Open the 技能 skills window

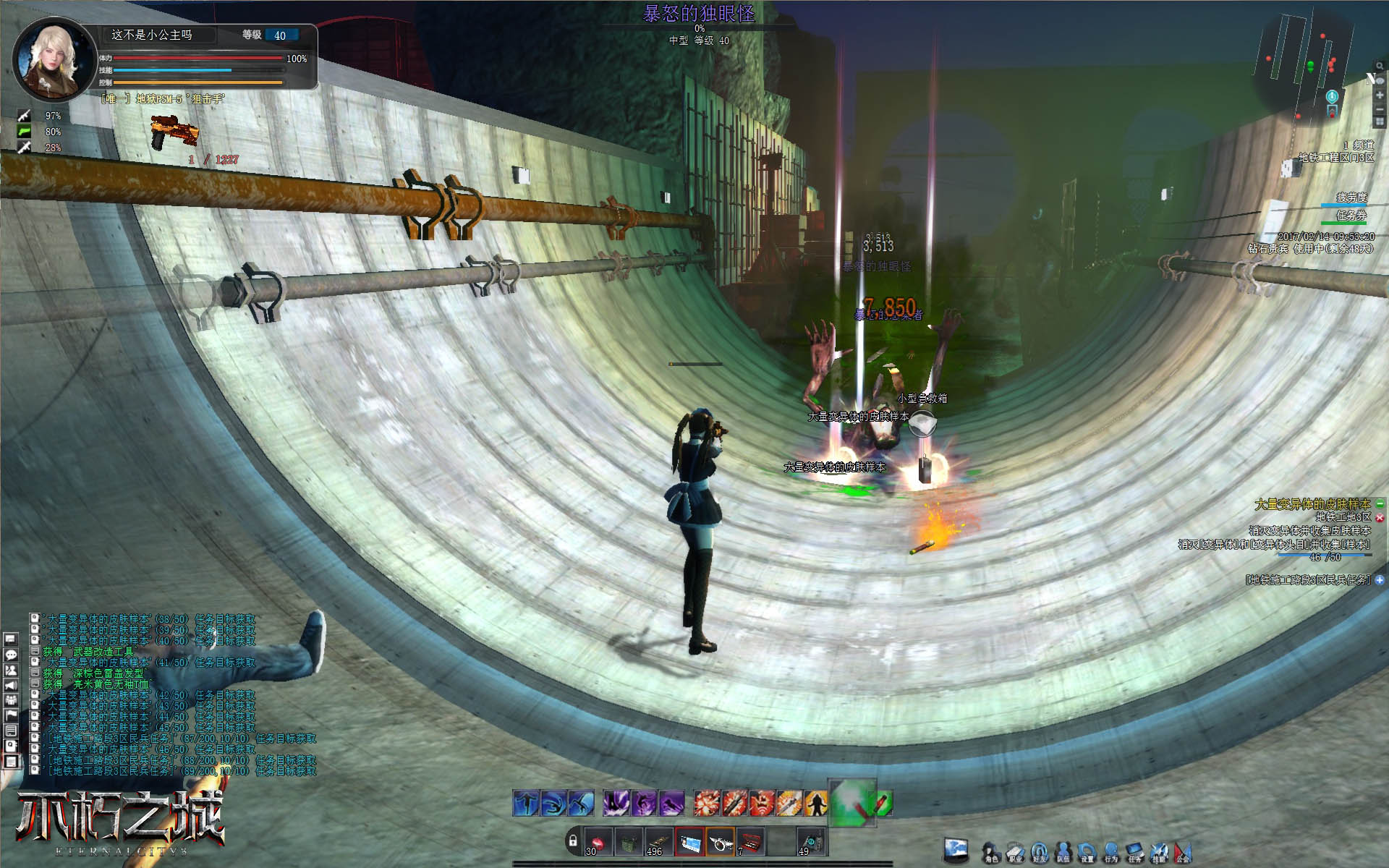pos(1158,852)
